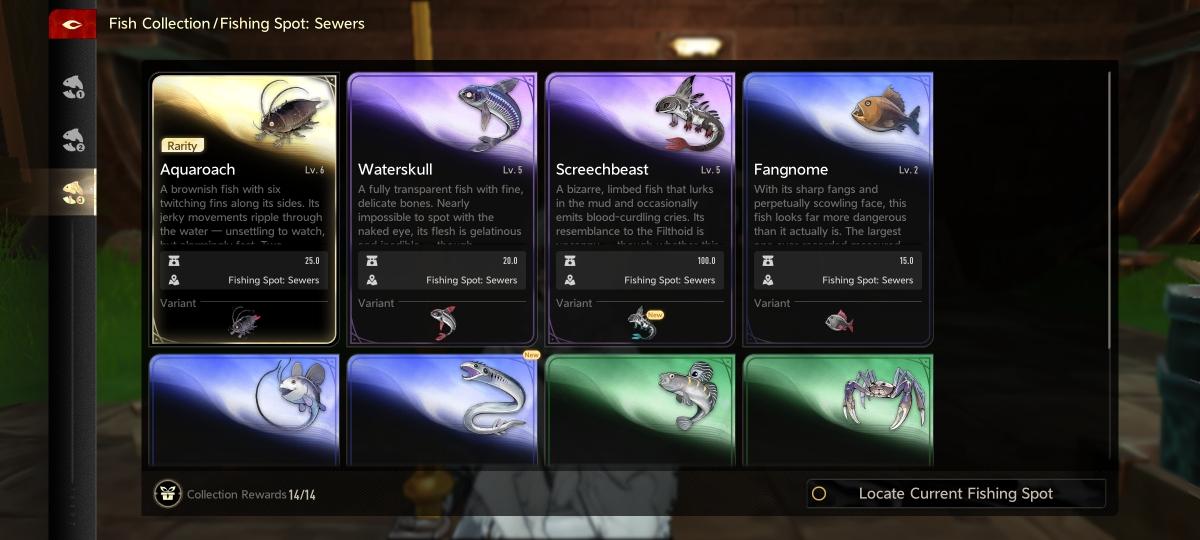This screenshot has height=540, width=1200.
Task: Select the green striped fish card
Action: [639, 410]
